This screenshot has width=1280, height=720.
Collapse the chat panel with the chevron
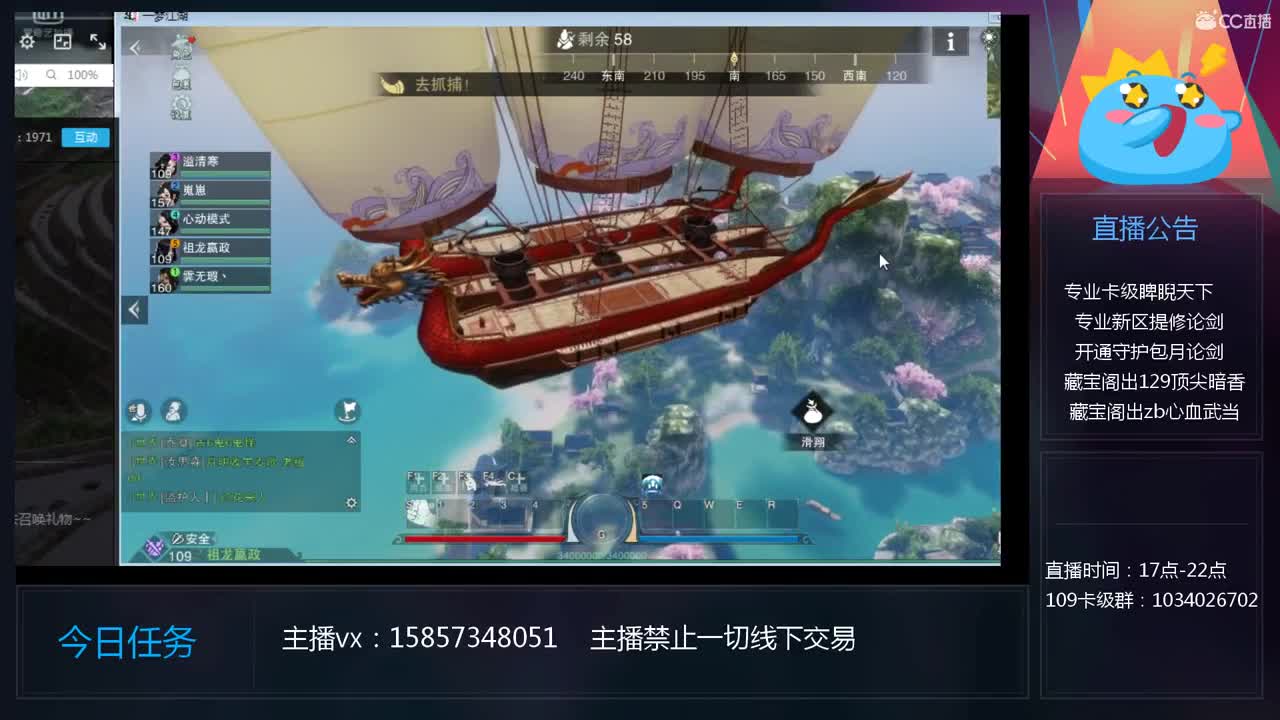351,440
